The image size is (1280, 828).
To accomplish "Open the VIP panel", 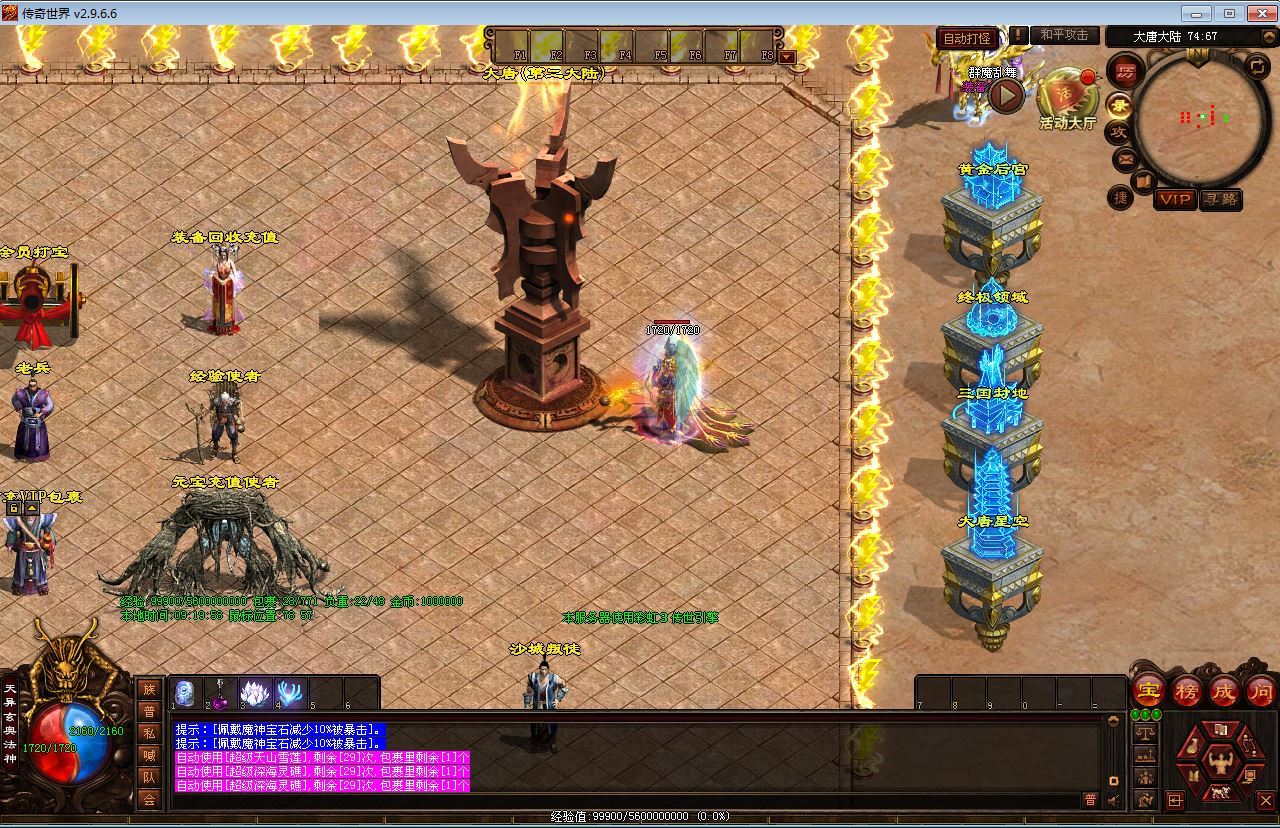I will [x=1174, y=199].
